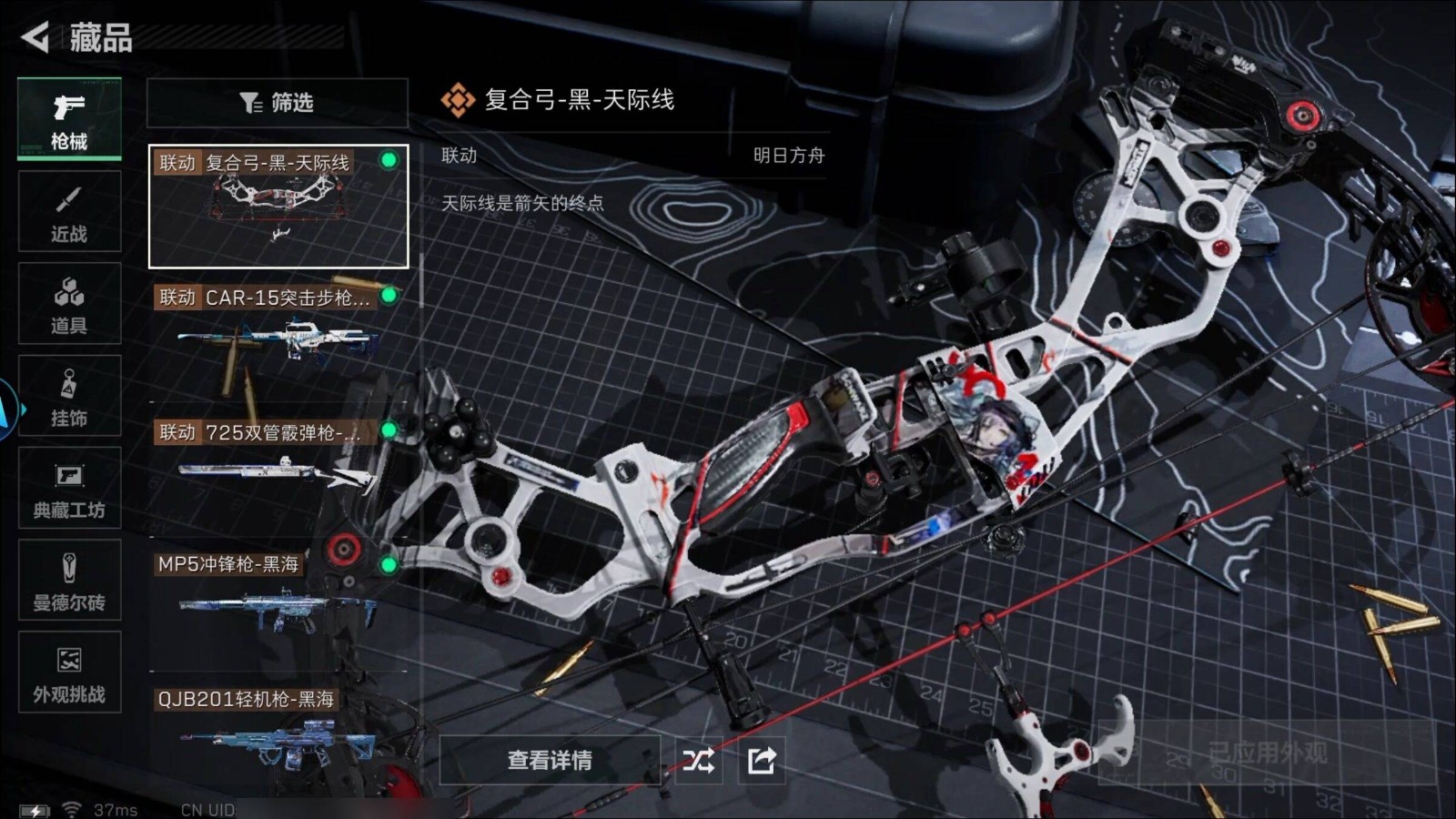Choose the CAR-15突击步枪 skin

coord(278,337)
